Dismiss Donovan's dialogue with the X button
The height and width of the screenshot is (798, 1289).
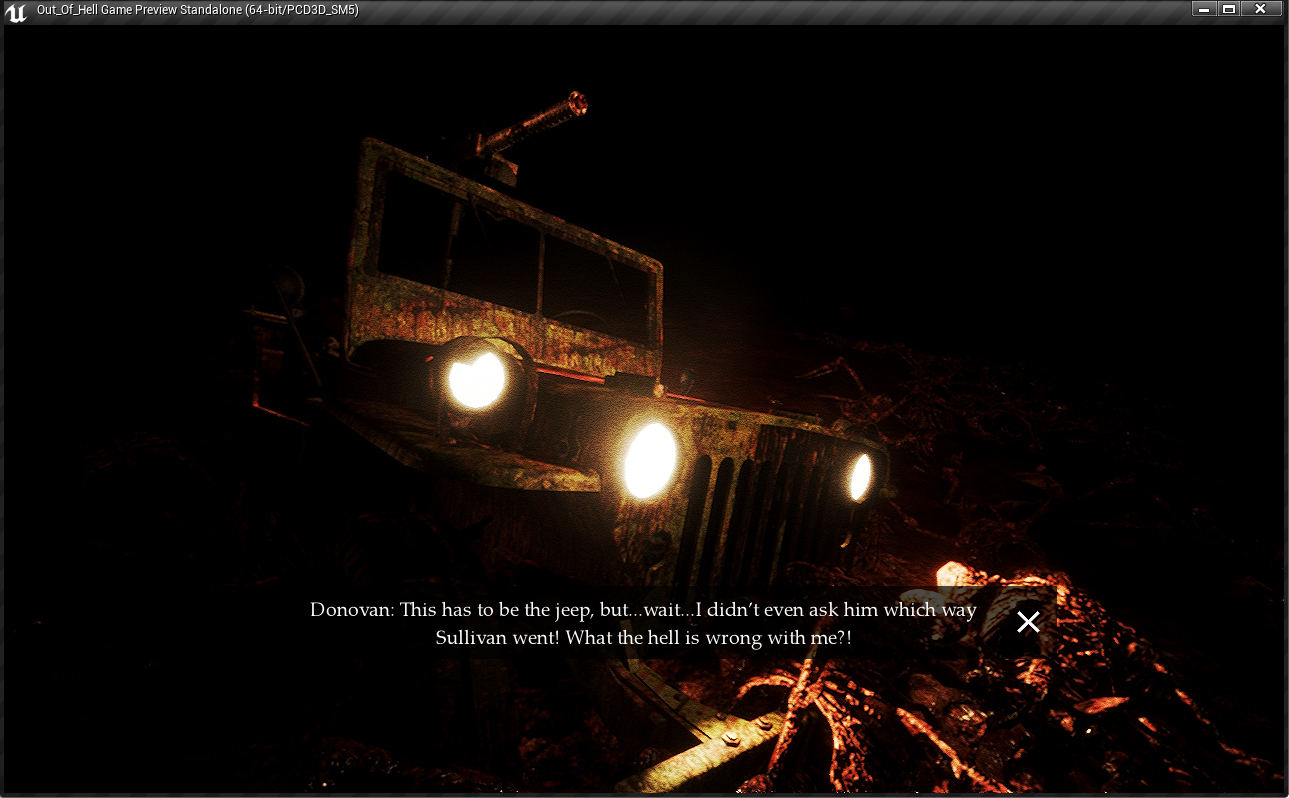click(1028, 622)
